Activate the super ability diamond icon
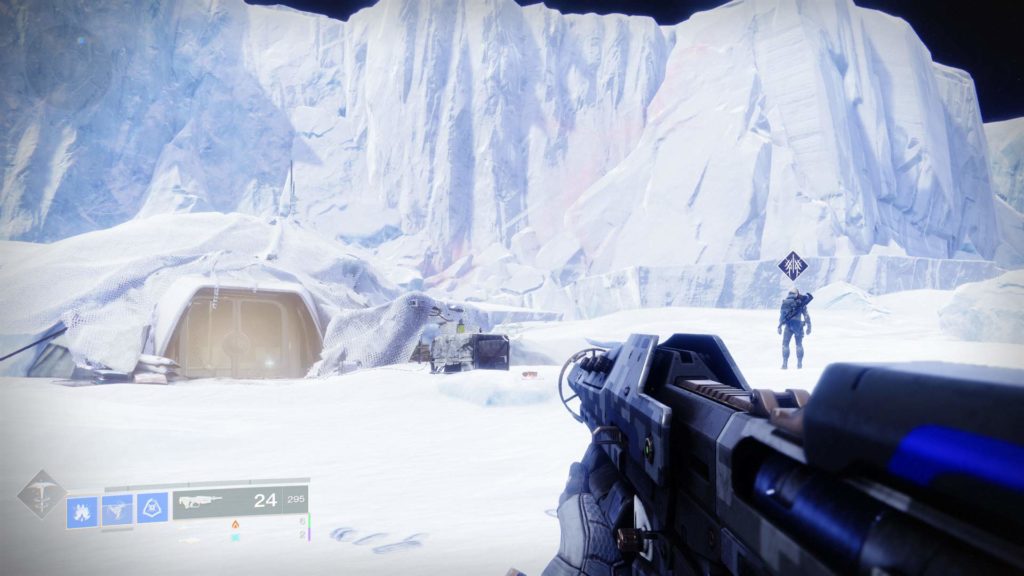Image resolution: width=1024 pixels, height=576 pixels. point(41,494)
